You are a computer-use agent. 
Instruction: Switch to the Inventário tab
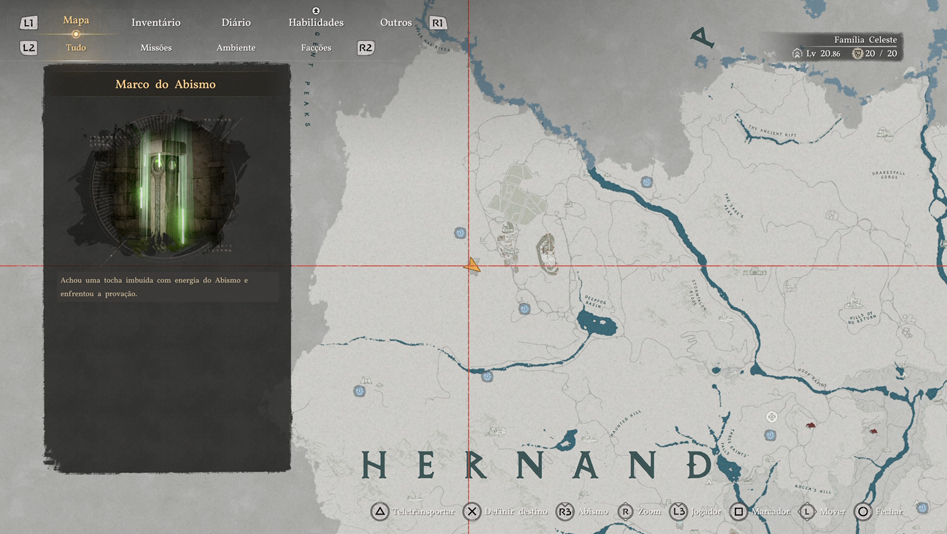point(156,22)
